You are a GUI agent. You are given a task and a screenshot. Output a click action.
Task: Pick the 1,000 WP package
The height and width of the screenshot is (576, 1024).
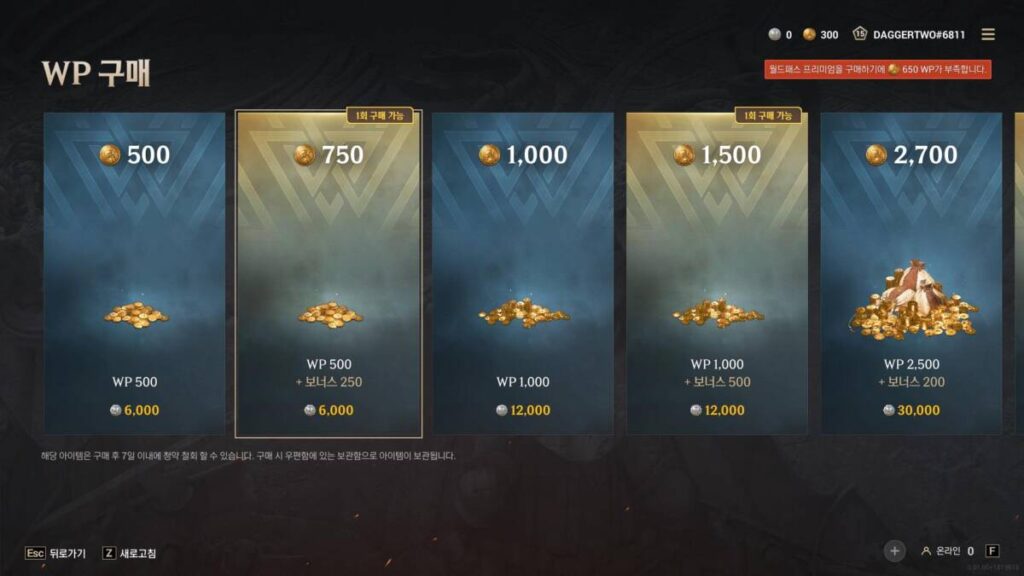523,273
